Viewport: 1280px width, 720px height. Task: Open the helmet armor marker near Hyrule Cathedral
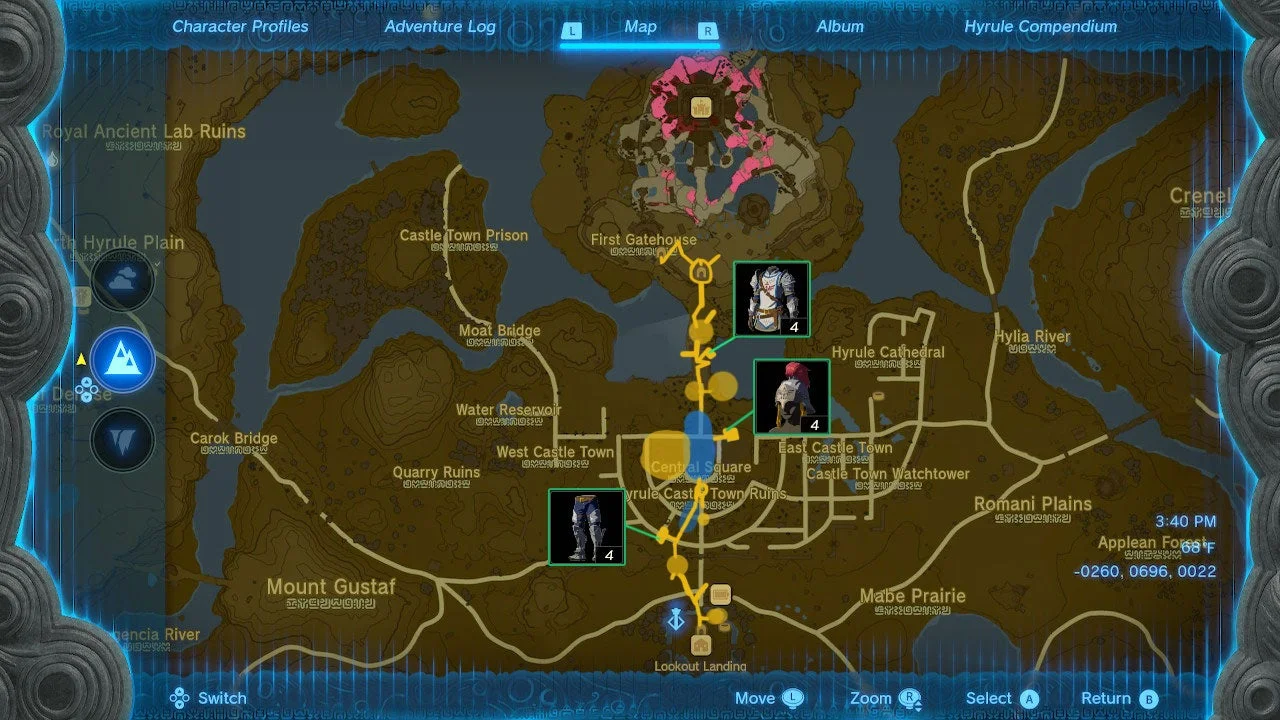[x=791, y=398]
